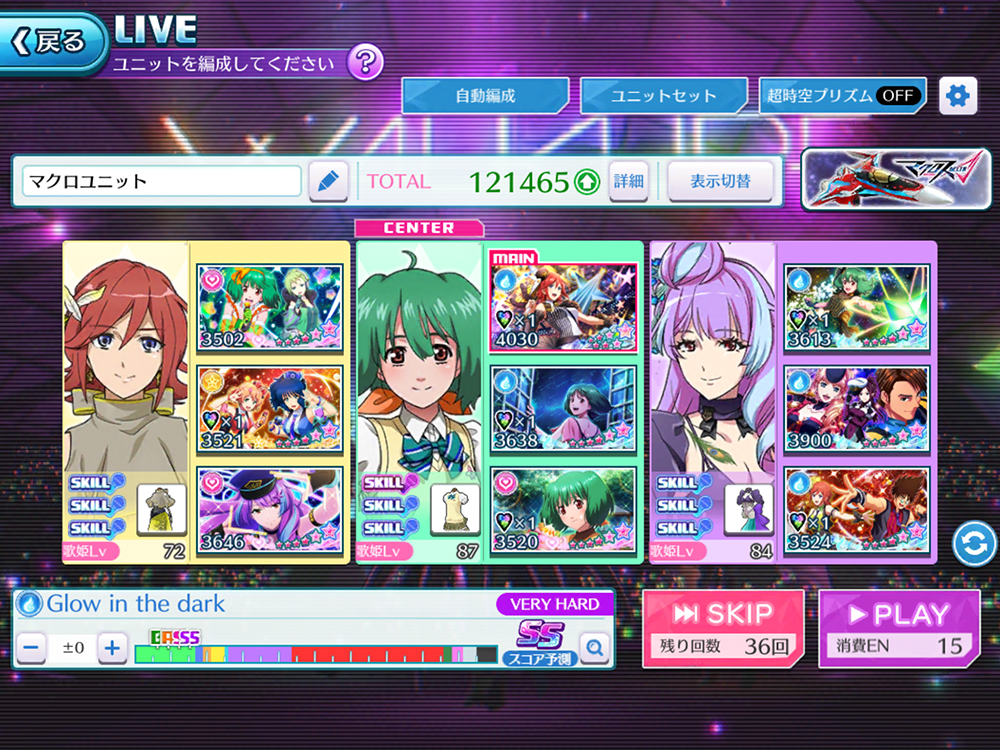Edit unit name with pencil icon
Viewport: 1000px width, 750px height.
327,182
